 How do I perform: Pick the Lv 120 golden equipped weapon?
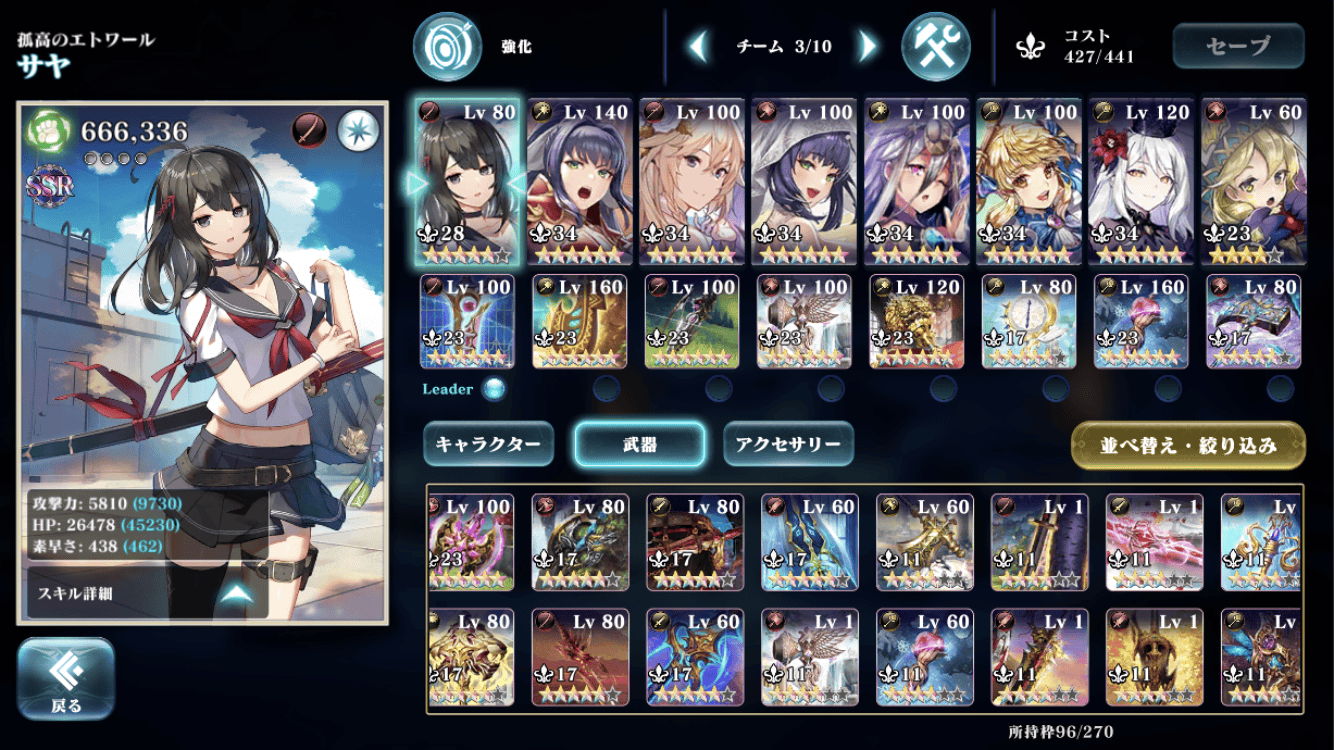(x=916, y=321)
